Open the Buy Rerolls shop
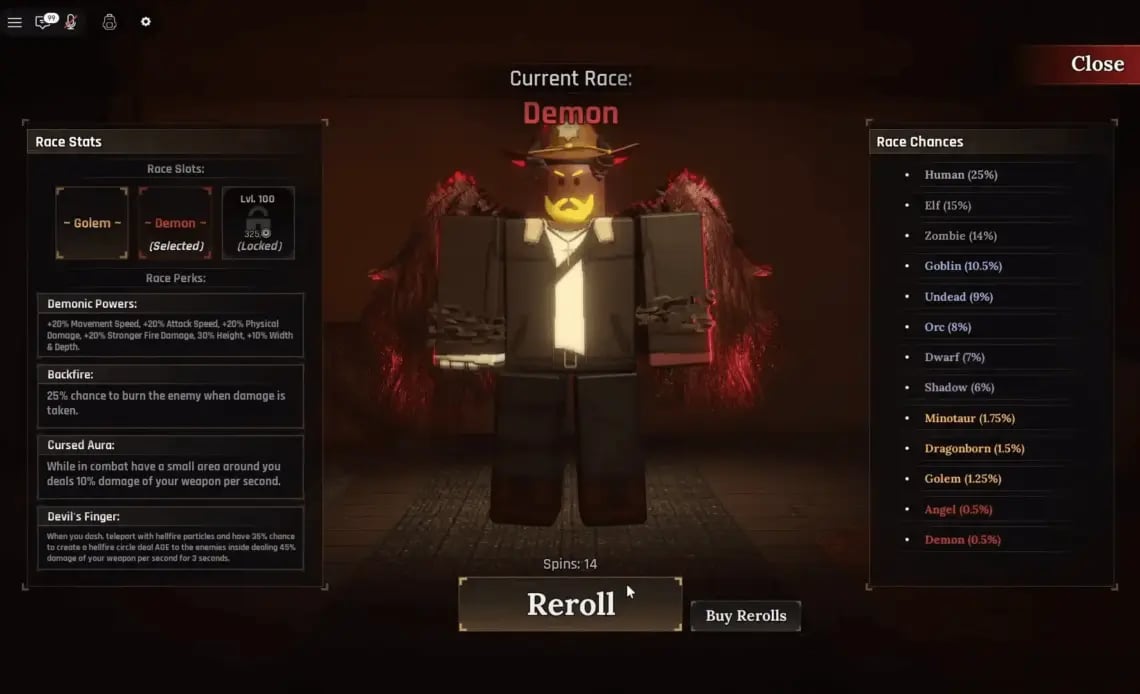1140x694 pixels. pos(745,616)
